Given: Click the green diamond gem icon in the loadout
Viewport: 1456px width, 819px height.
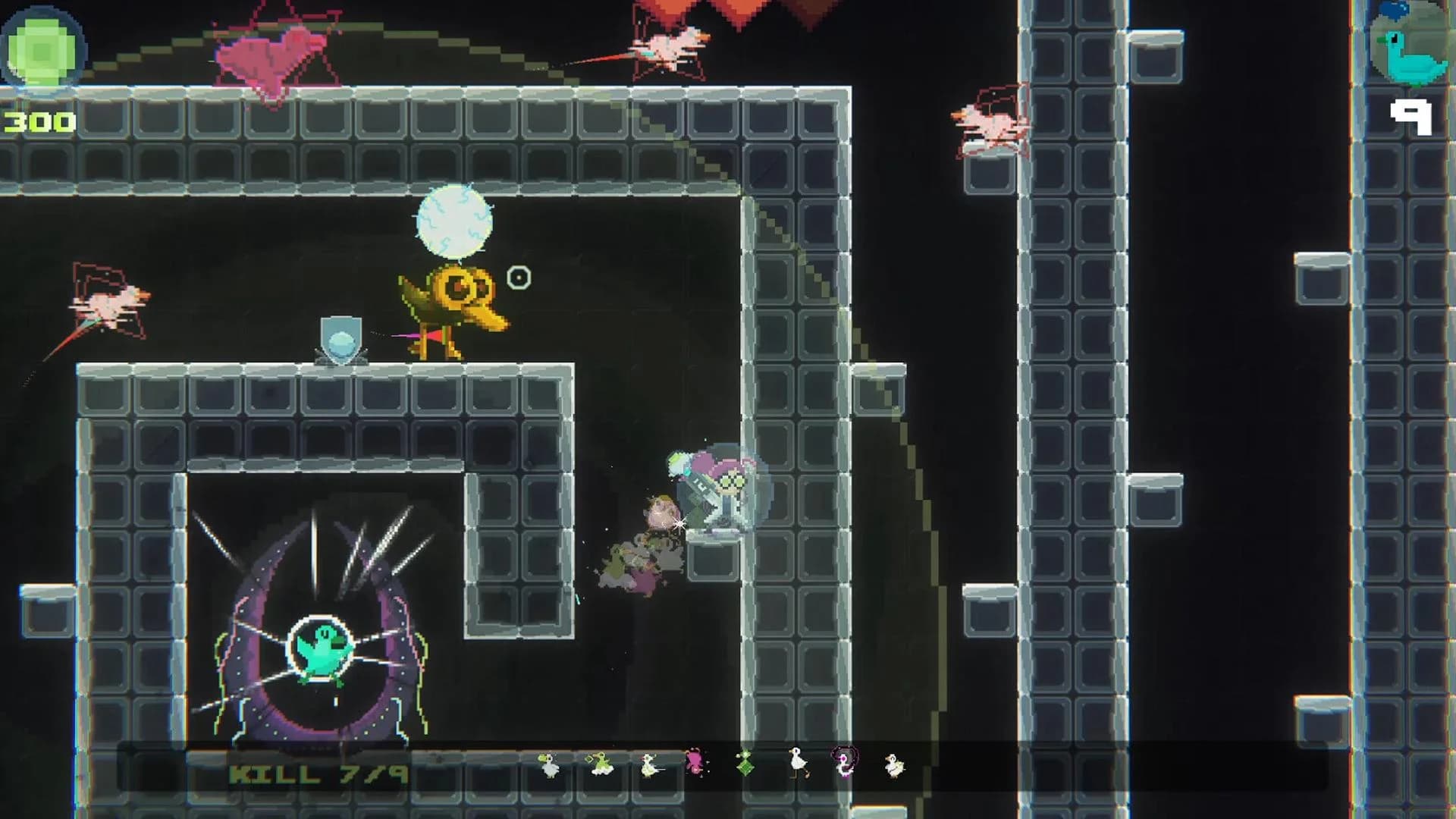Looking at the screenshot, I should (x=745, y=764).
